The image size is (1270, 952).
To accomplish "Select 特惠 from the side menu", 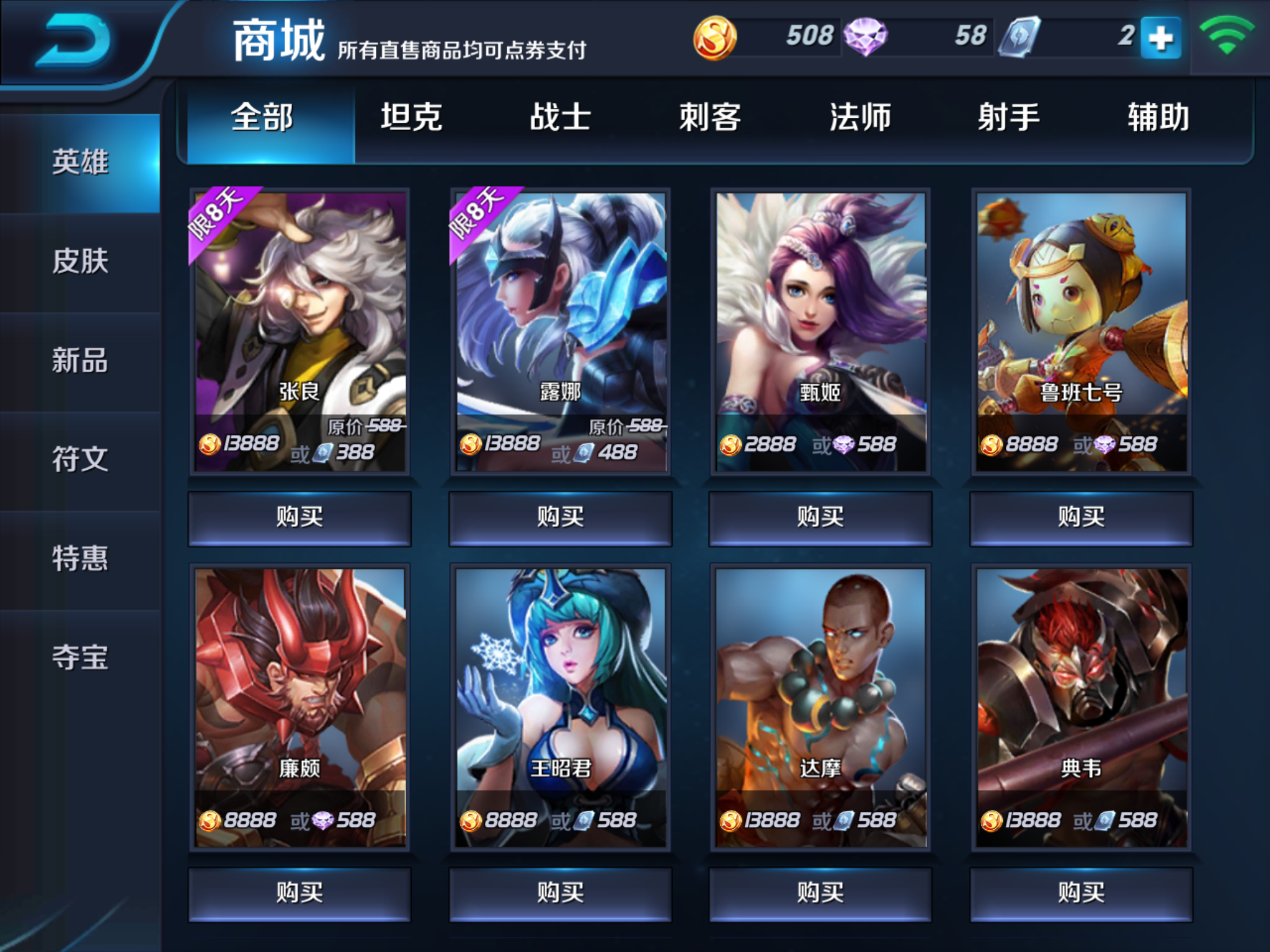I will (x=80, y=558).
